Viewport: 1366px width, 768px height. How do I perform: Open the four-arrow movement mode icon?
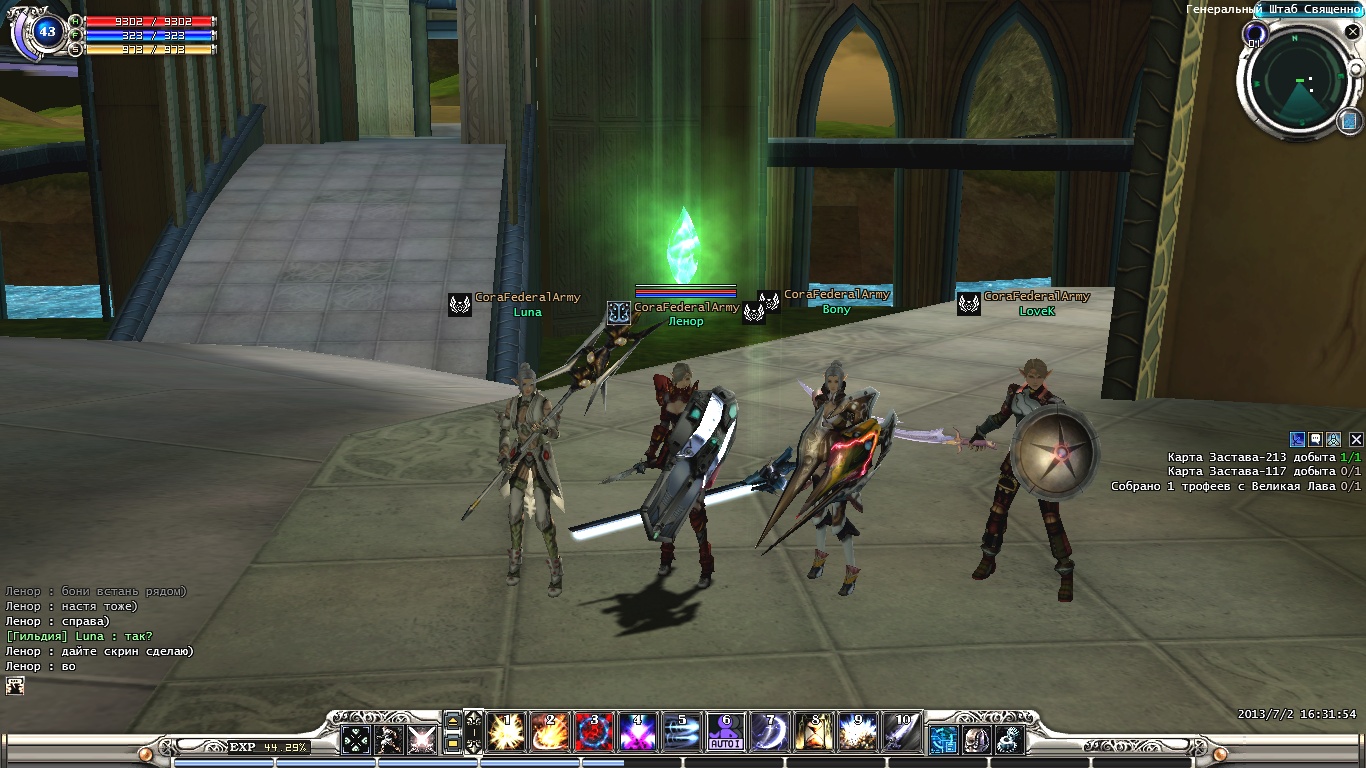[357, 739]
